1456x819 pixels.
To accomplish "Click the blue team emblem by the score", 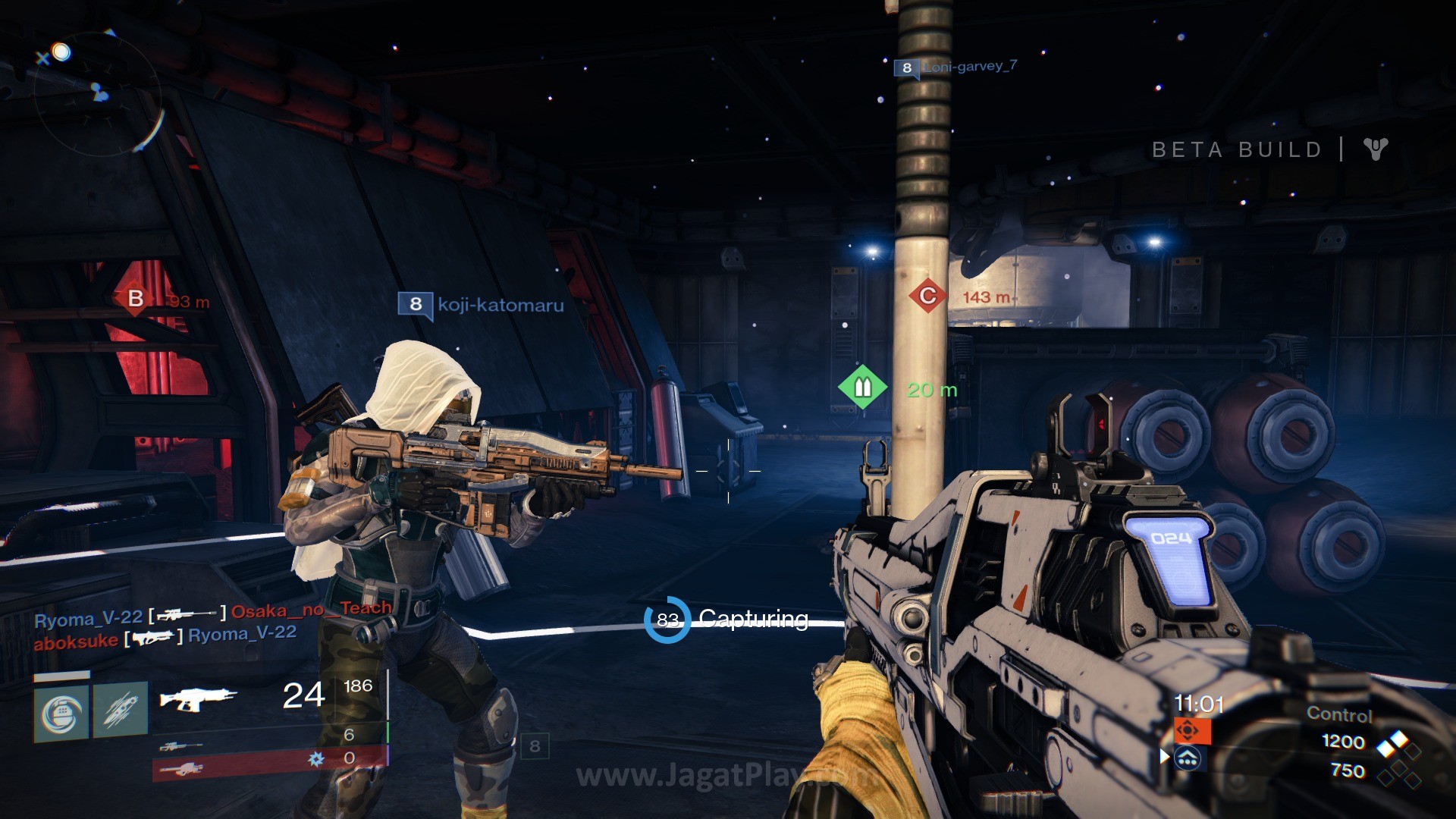I will [1188, 758].
